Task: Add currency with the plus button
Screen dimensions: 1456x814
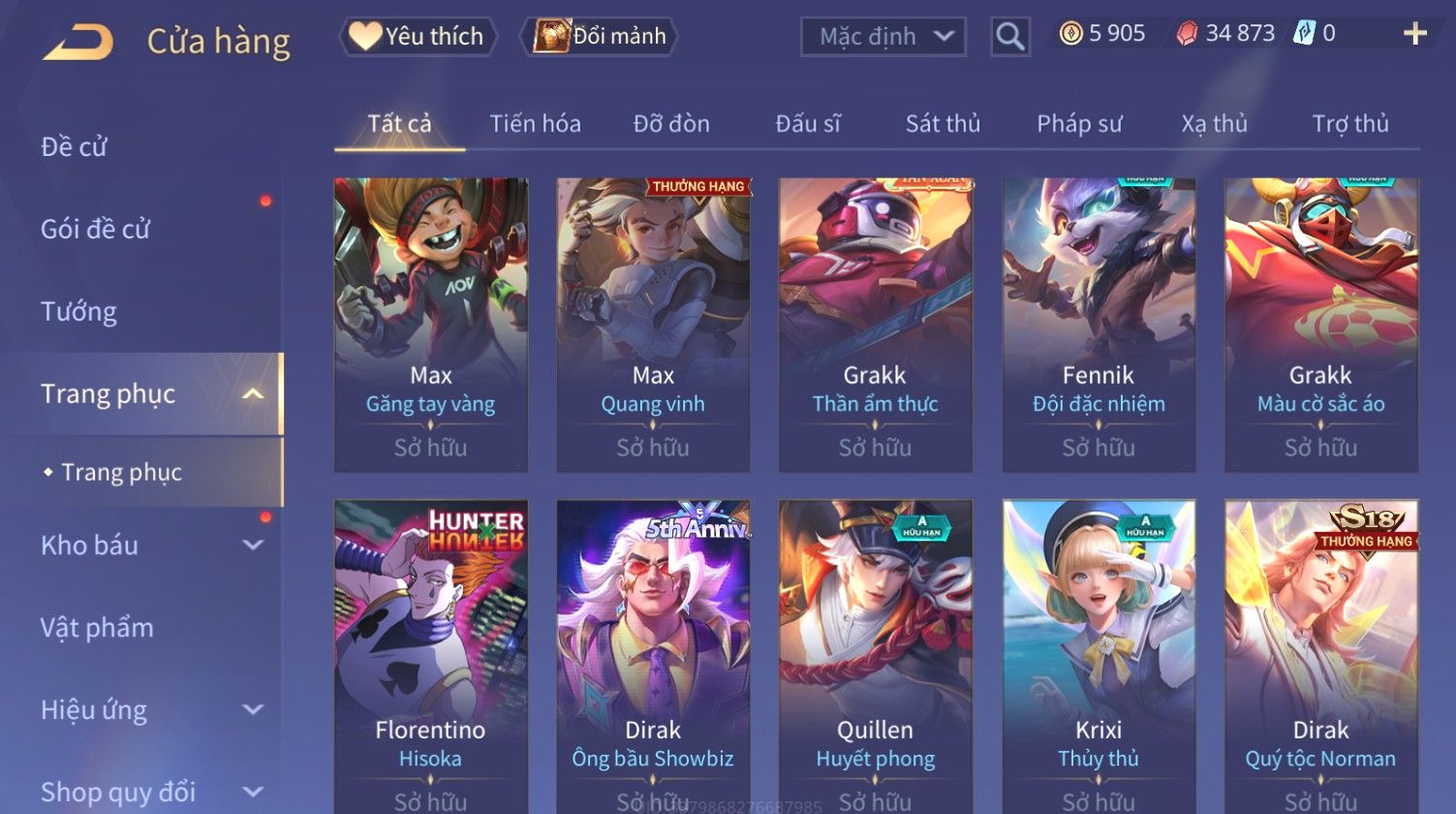Action: (x=1414, y=34)
